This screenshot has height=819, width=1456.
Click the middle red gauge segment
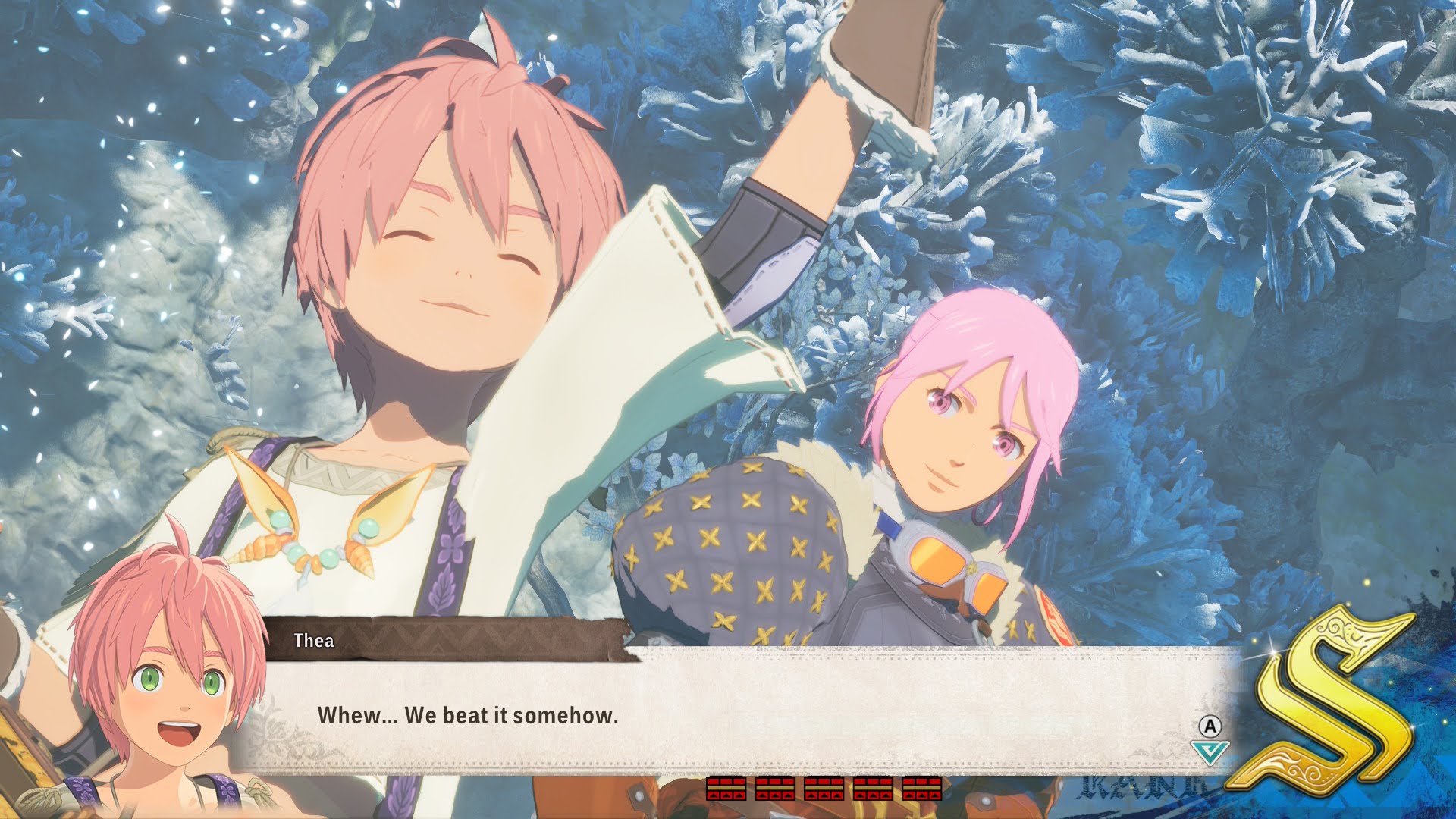coord(824,789)
